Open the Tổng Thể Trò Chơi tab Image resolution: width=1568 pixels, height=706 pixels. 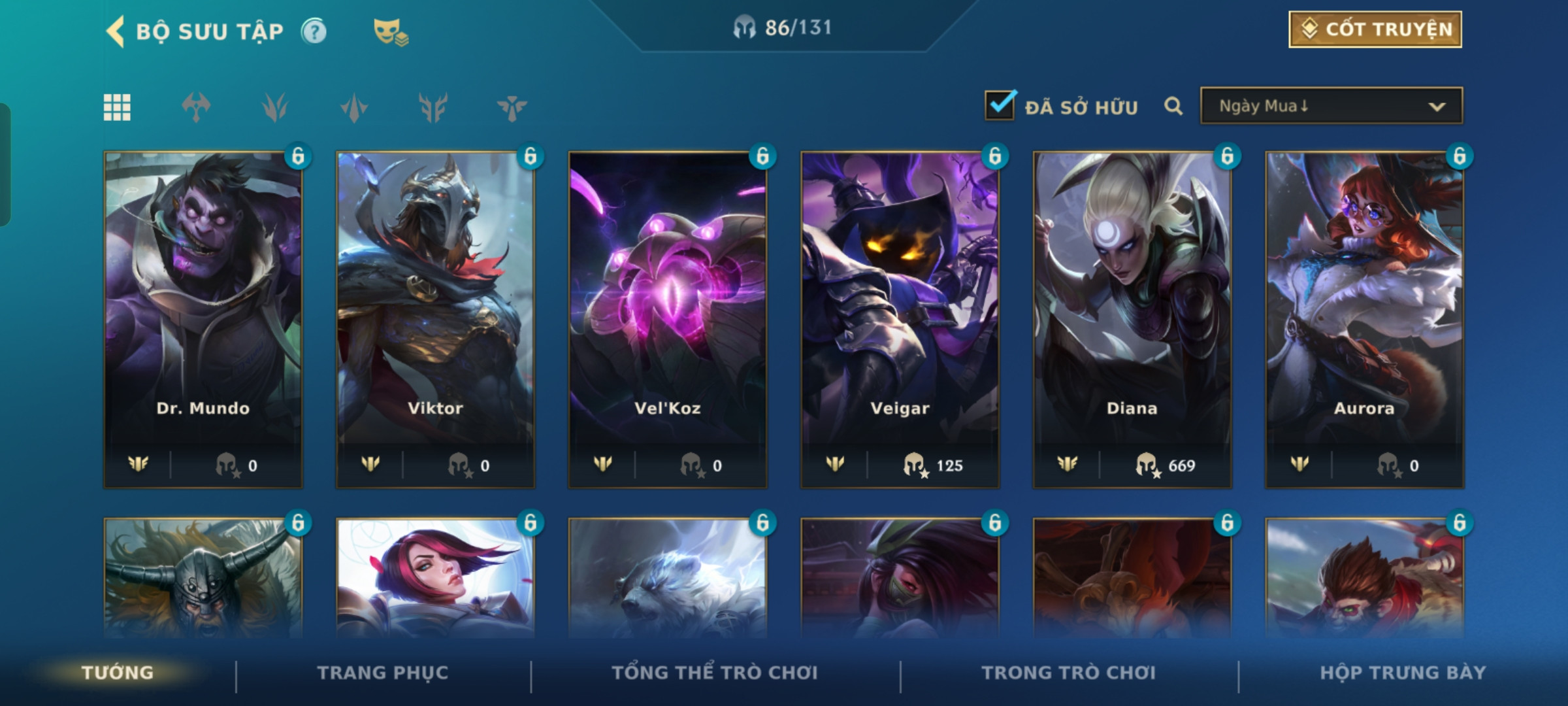click(x=715, y=673)
